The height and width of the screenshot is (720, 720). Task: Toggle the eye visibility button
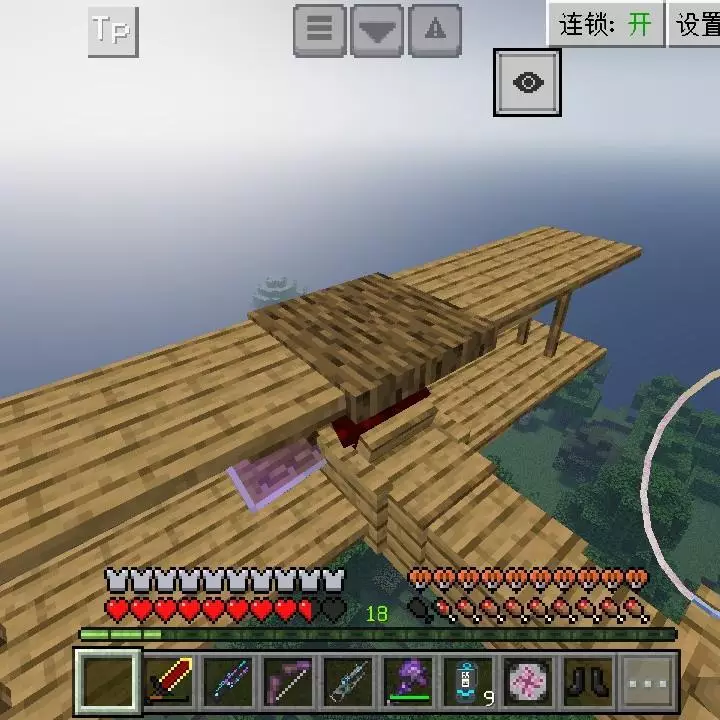pos(527,82)
